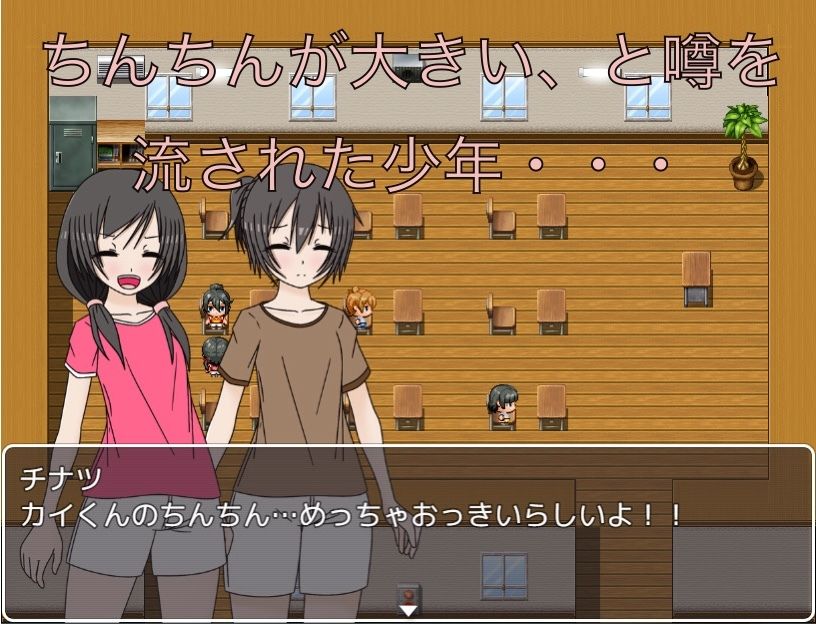Advance Chinatsu's dialogue message box
Viewport: 816px width, 624px height.
[x=408, y=530]
